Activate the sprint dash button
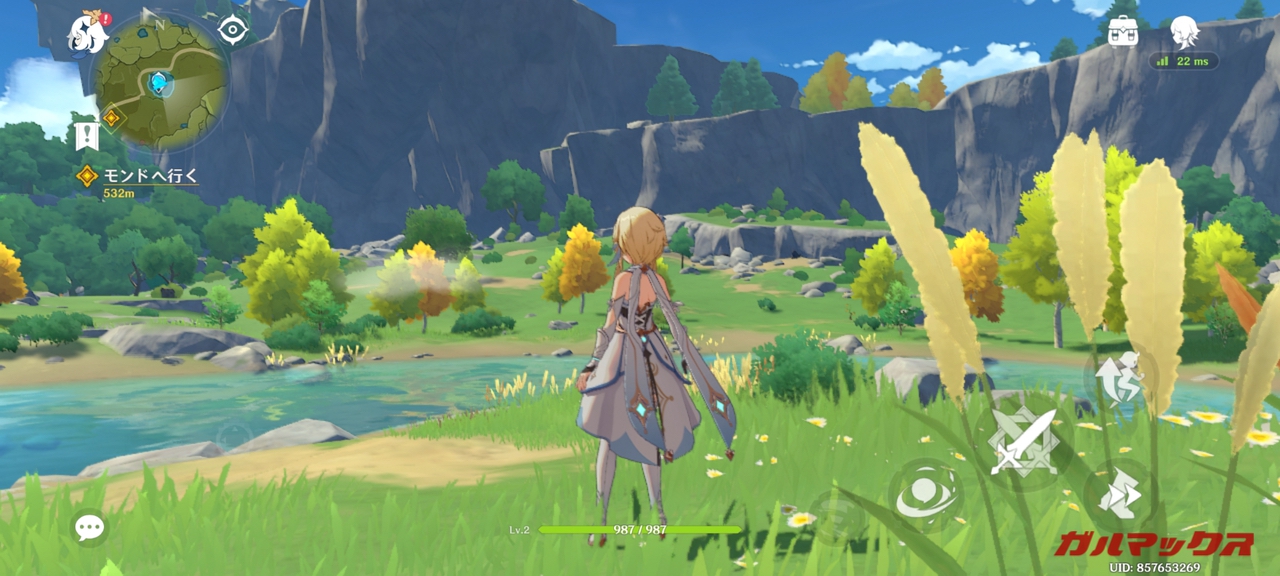This screenshot has height=576, width=1280. [x=1119, y=494]
